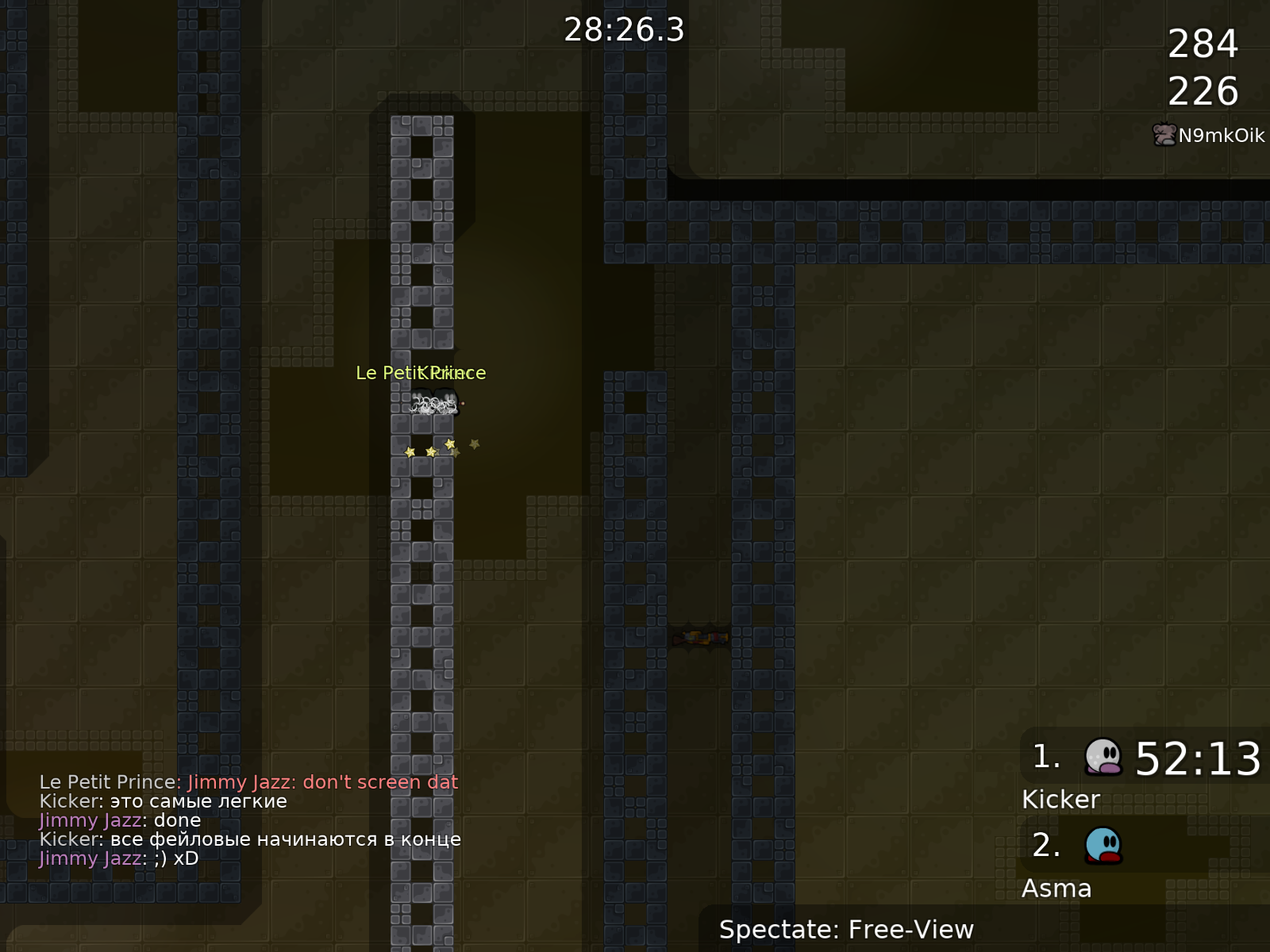Toggle spectating onto player Kicker
The height and width of the screenshot is (952, 1270).
tap(1060, 799)
